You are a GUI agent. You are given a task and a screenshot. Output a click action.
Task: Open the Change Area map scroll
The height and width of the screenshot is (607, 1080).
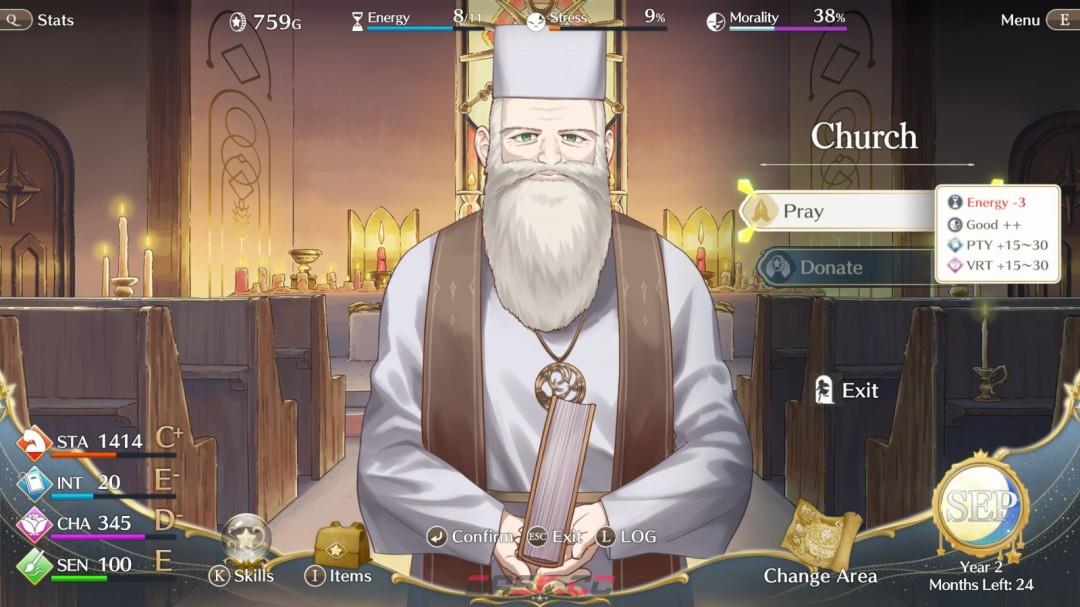click(820, 540)
